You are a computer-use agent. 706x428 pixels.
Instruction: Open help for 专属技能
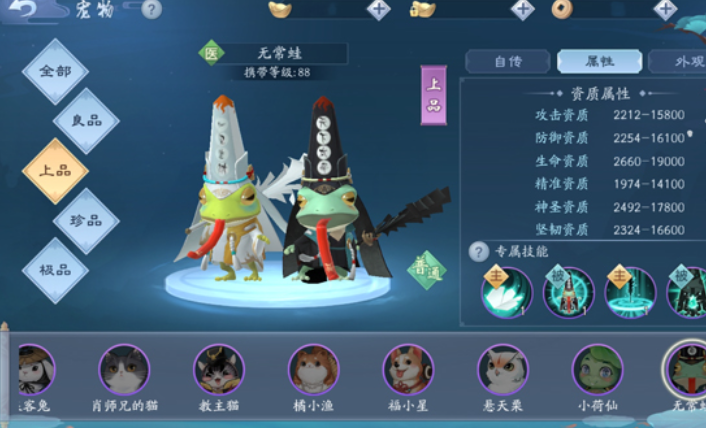(479, 252)
